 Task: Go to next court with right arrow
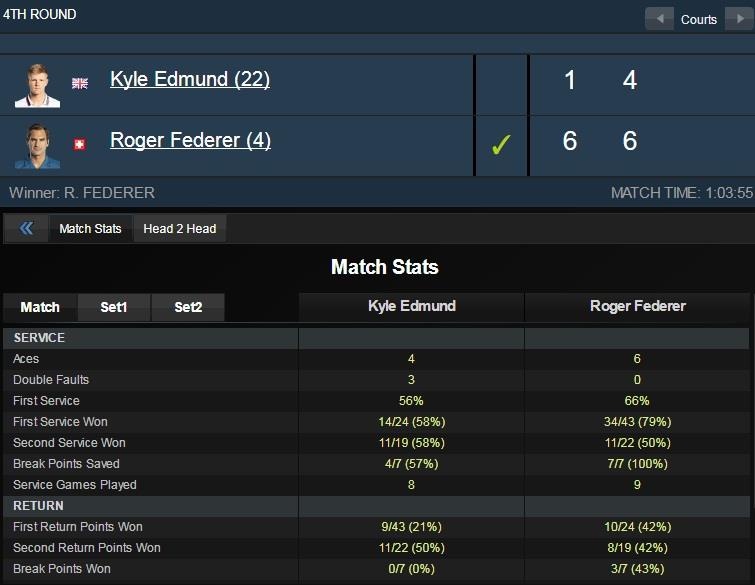point(738,19)
